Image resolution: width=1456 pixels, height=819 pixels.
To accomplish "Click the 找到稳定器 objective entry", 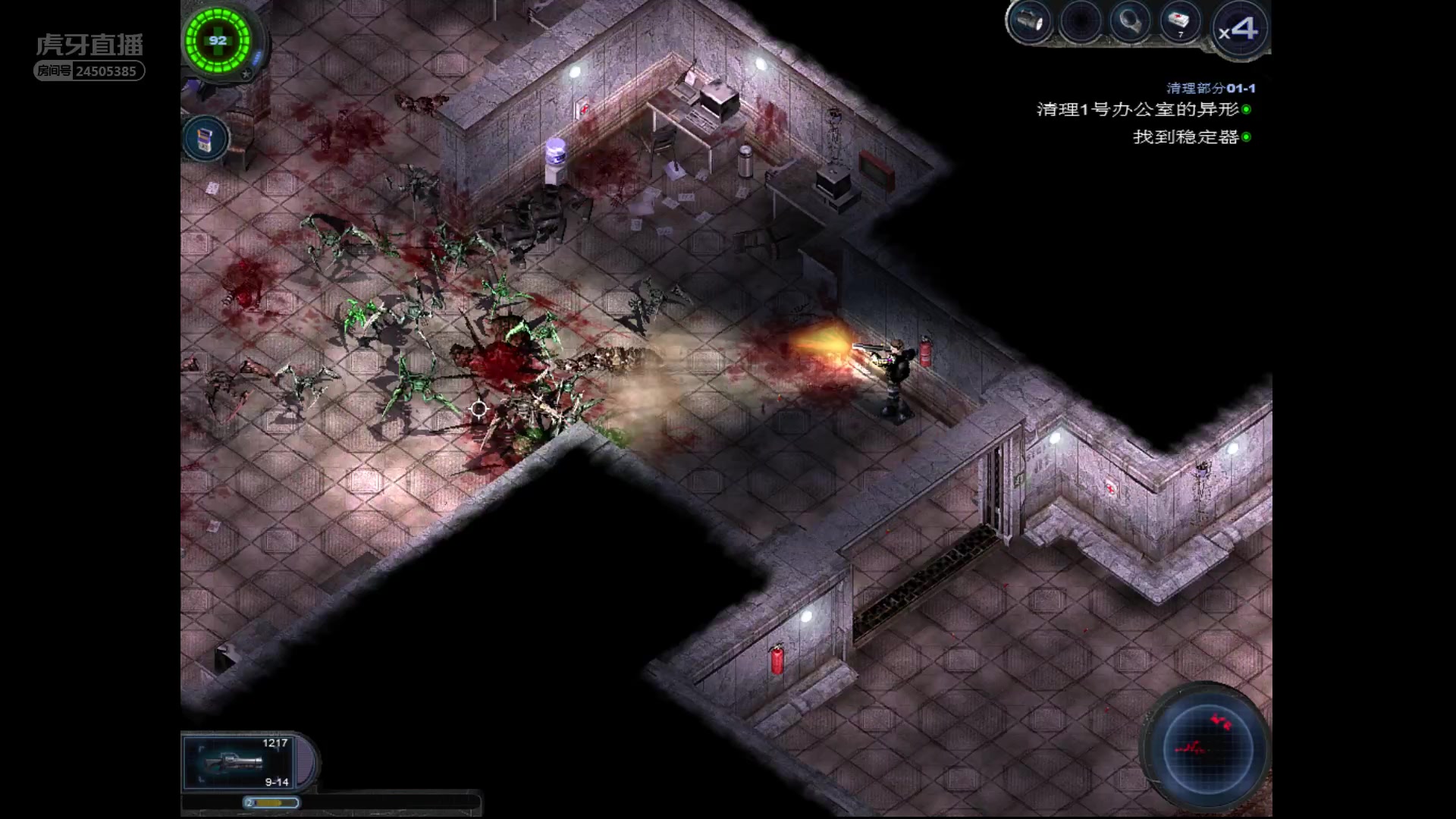I will coord(1186,137).
